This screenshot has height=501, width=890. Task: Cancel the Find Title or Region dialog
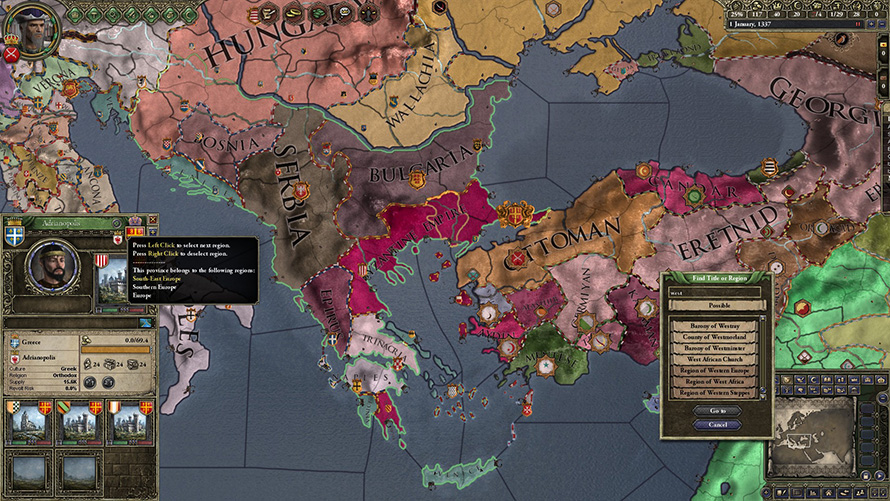pyautogui.click(x=717, y=425)
